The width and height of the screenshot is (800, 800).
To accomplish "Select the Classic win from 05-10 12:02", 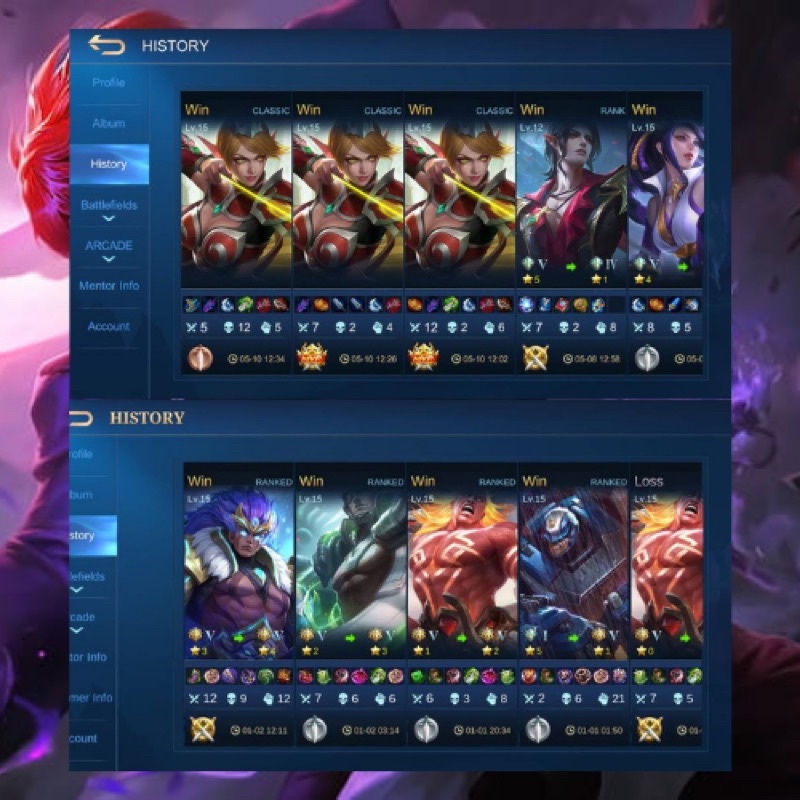I will (x=459, y=230).
